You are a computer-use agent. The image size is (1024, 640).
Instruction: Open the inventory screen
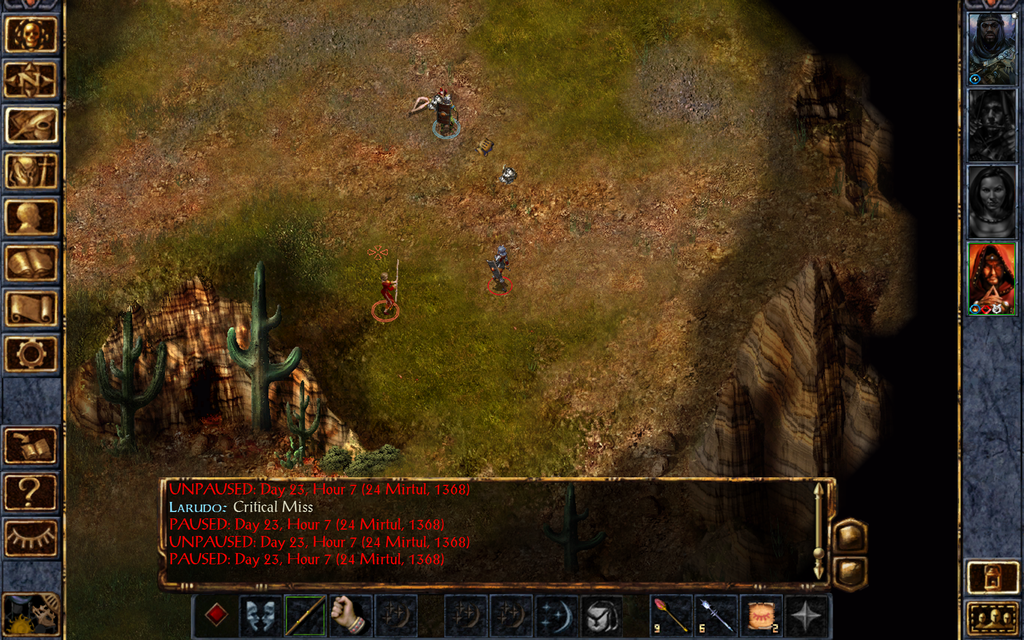pos(30,171)
